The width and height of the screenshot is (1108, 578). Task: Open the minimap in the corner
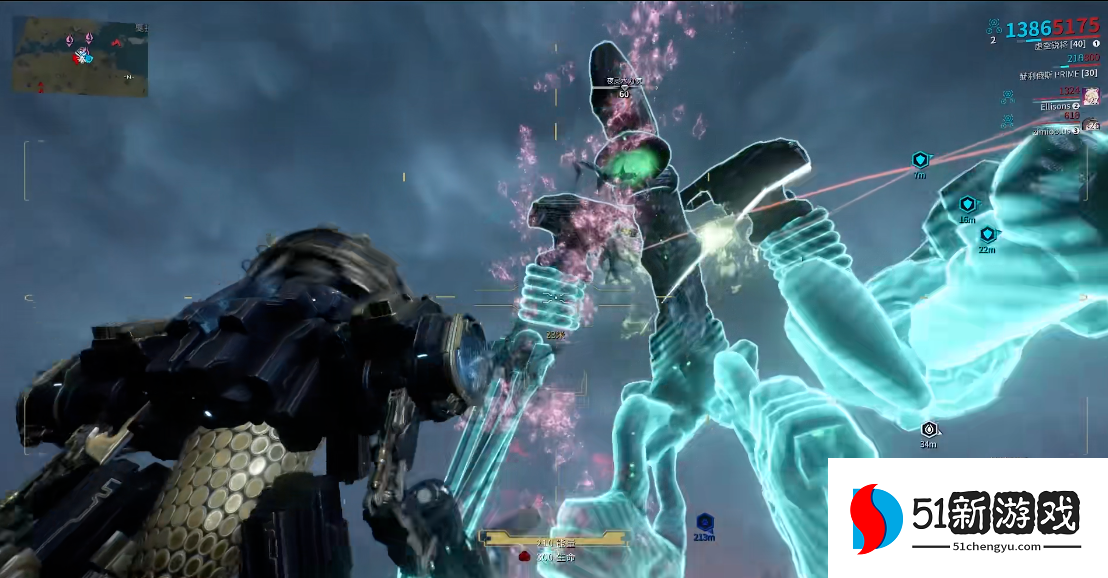point(80,56)
